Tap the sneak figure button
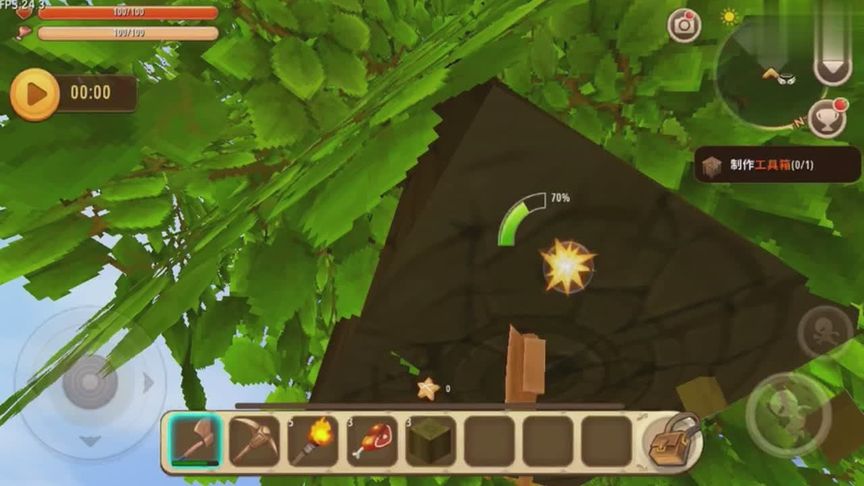Screen dimensions: 864x486 (825, 332)
